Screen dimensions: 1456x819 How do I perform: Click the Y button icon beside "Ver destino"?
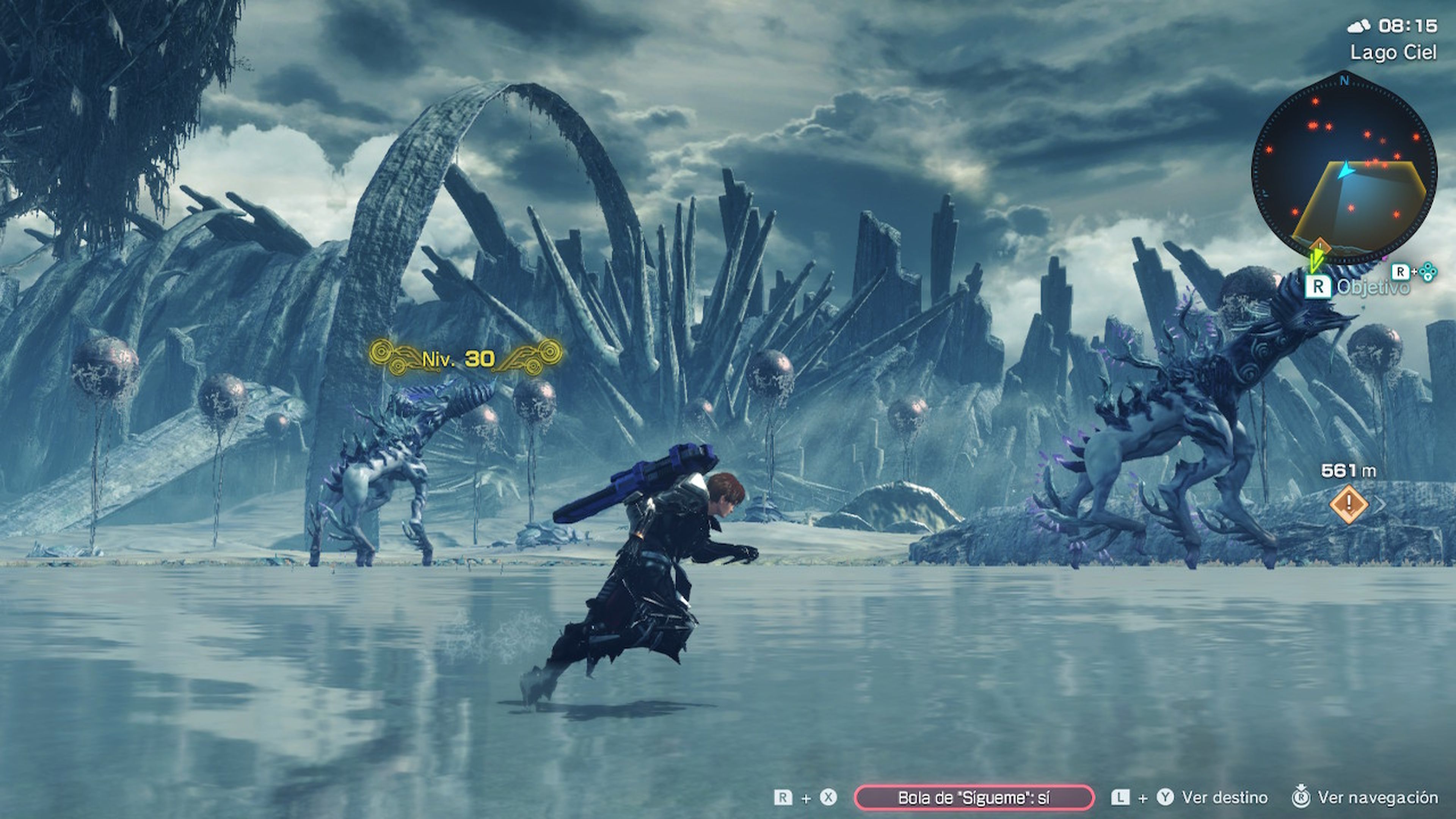point(1166,797)
